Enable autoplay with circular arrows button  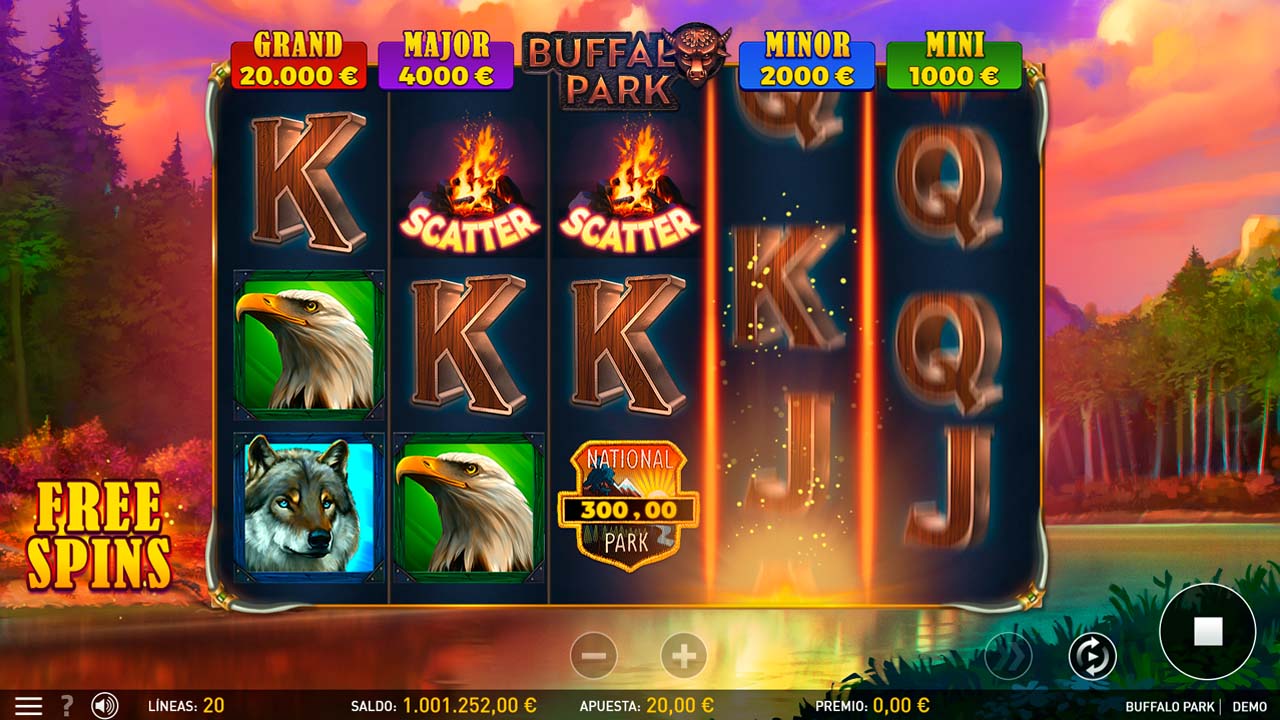click(1092, 656)
